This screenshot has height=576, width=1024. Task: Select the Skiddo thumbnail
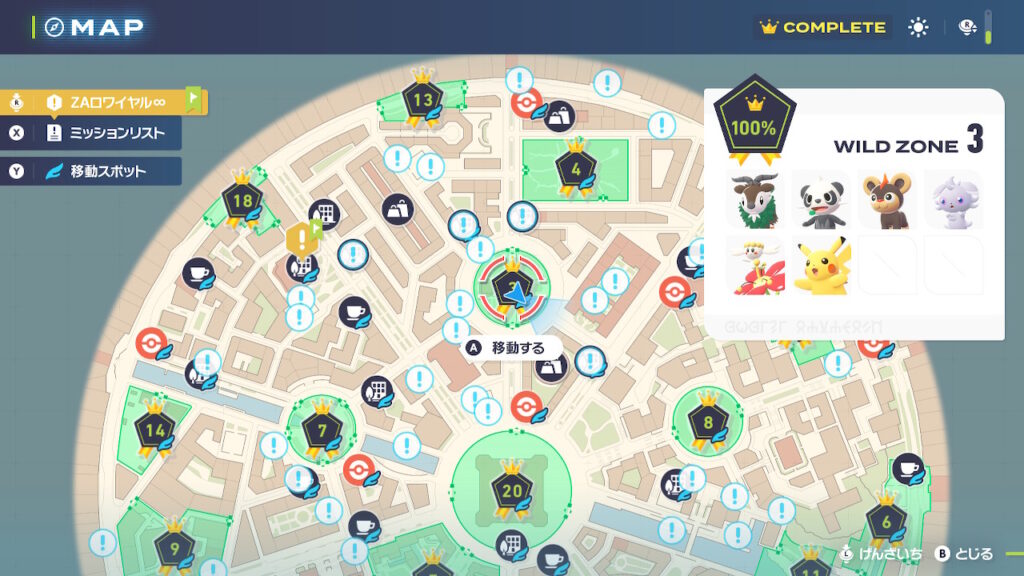pos(756,199)
